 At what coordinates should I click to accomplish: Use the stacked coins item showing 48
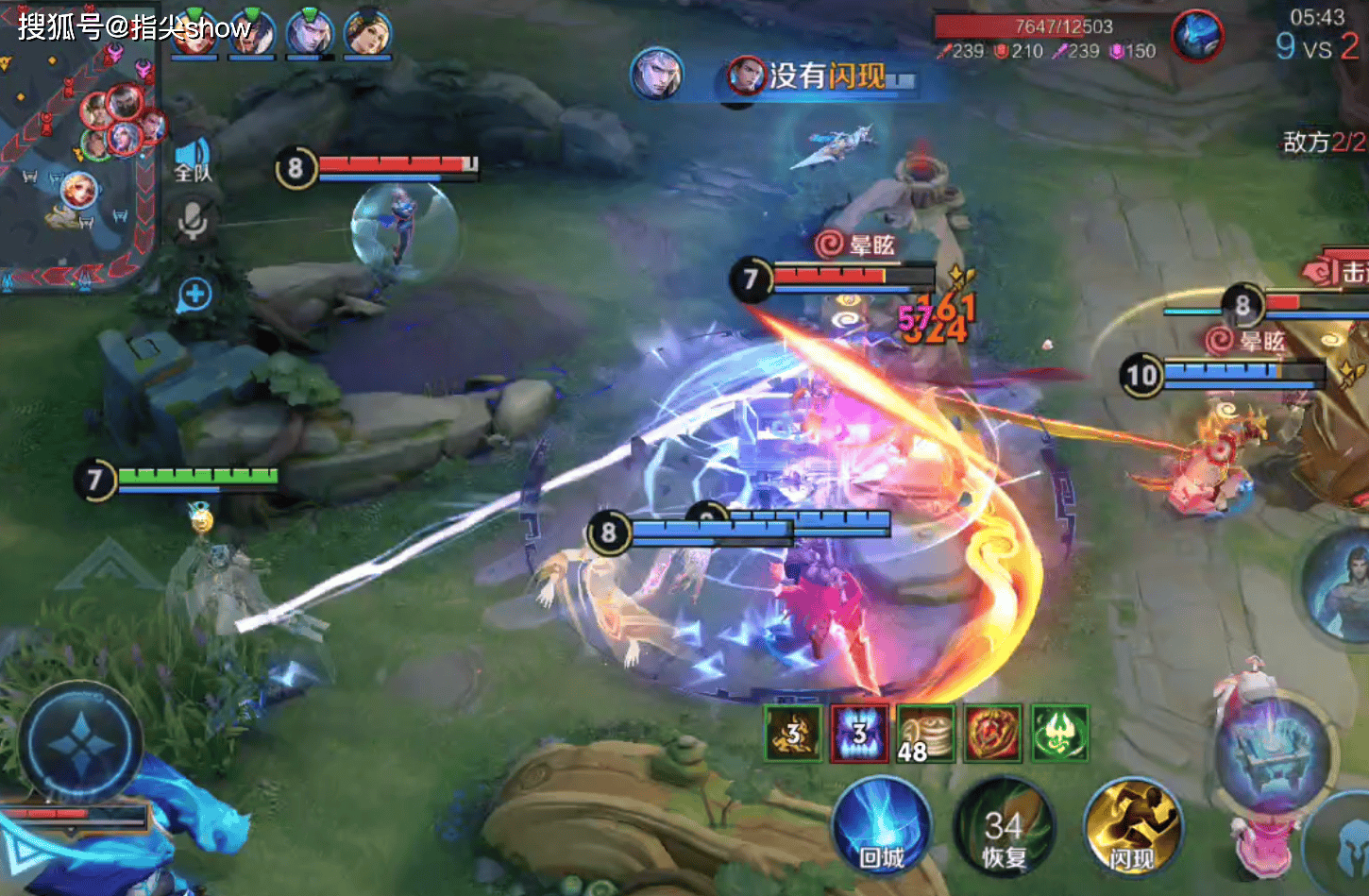[x=925, y=733]
